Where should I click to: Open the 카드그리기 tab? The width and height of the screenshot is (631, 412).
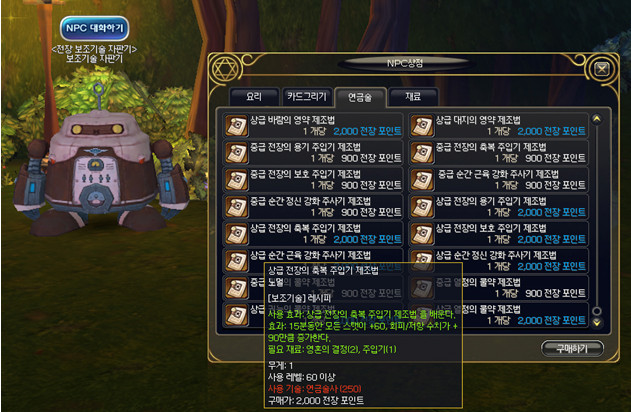(x=305, y=97)
